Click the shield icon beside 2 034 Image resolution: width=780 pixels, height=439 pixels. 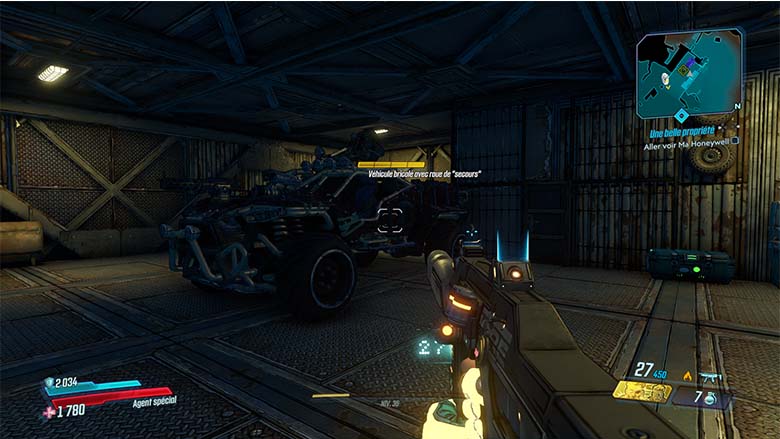[49, 383]
